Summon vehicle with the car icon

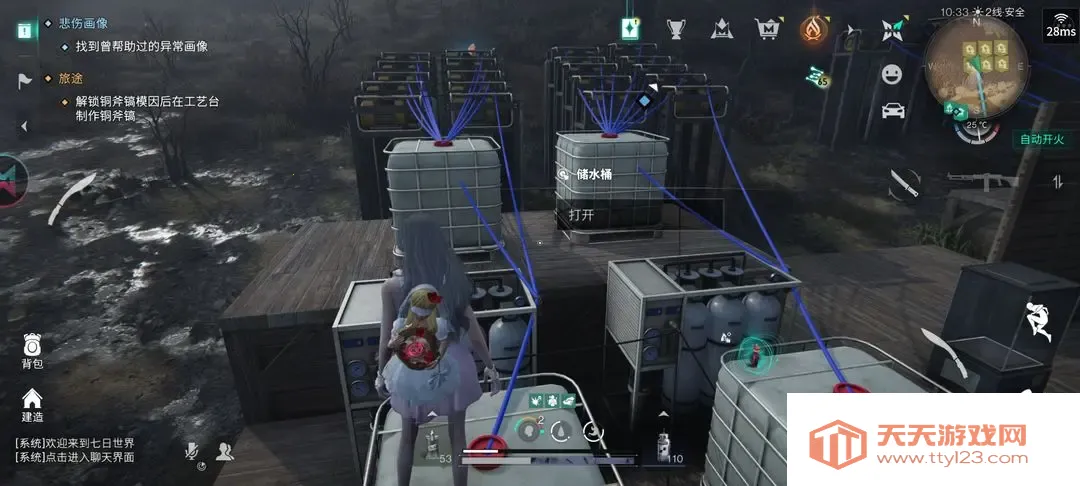tap(893, 110)
